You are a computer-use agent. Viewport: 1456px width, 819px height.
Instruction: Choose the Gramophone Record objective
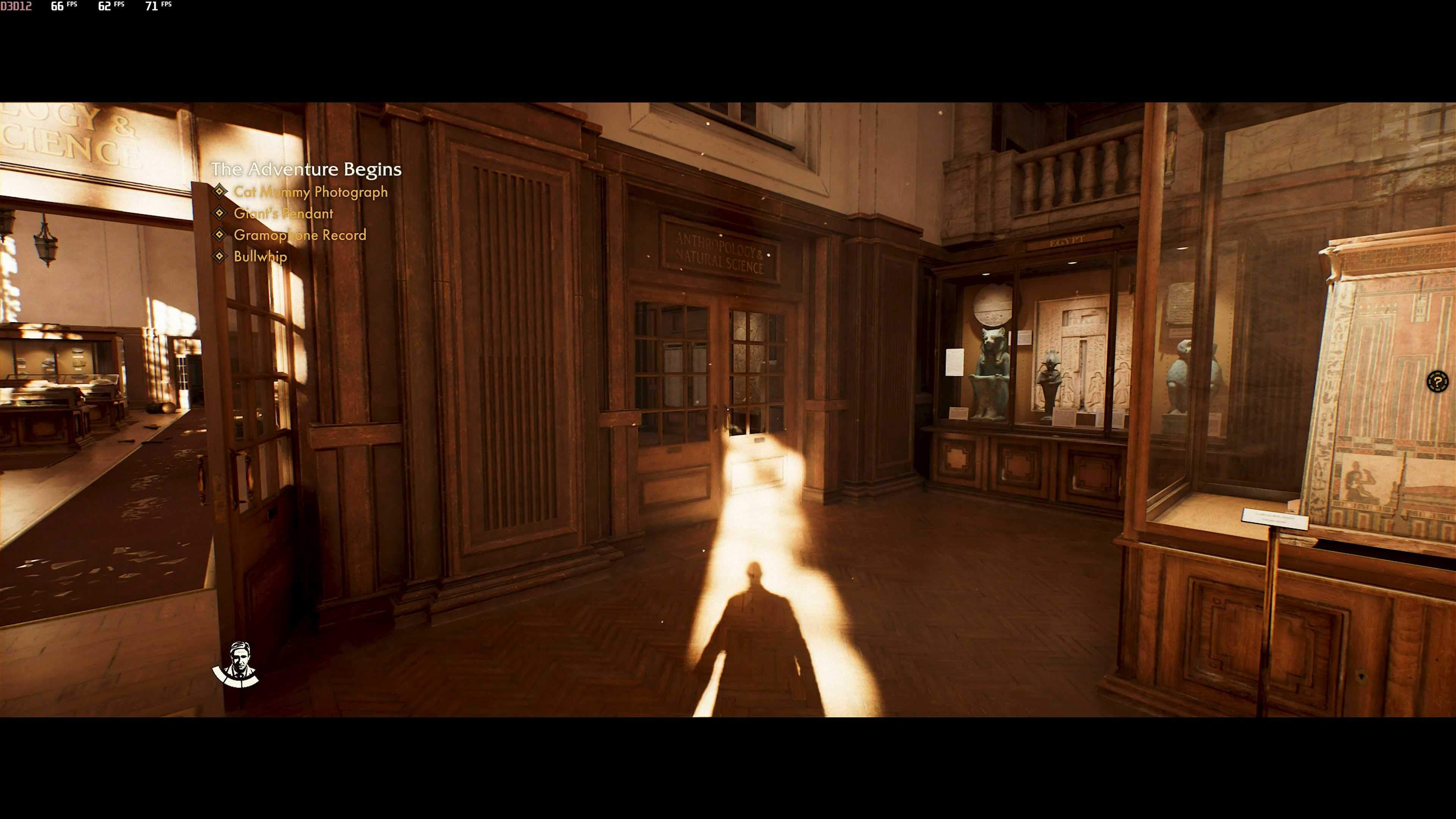(300, 235)
